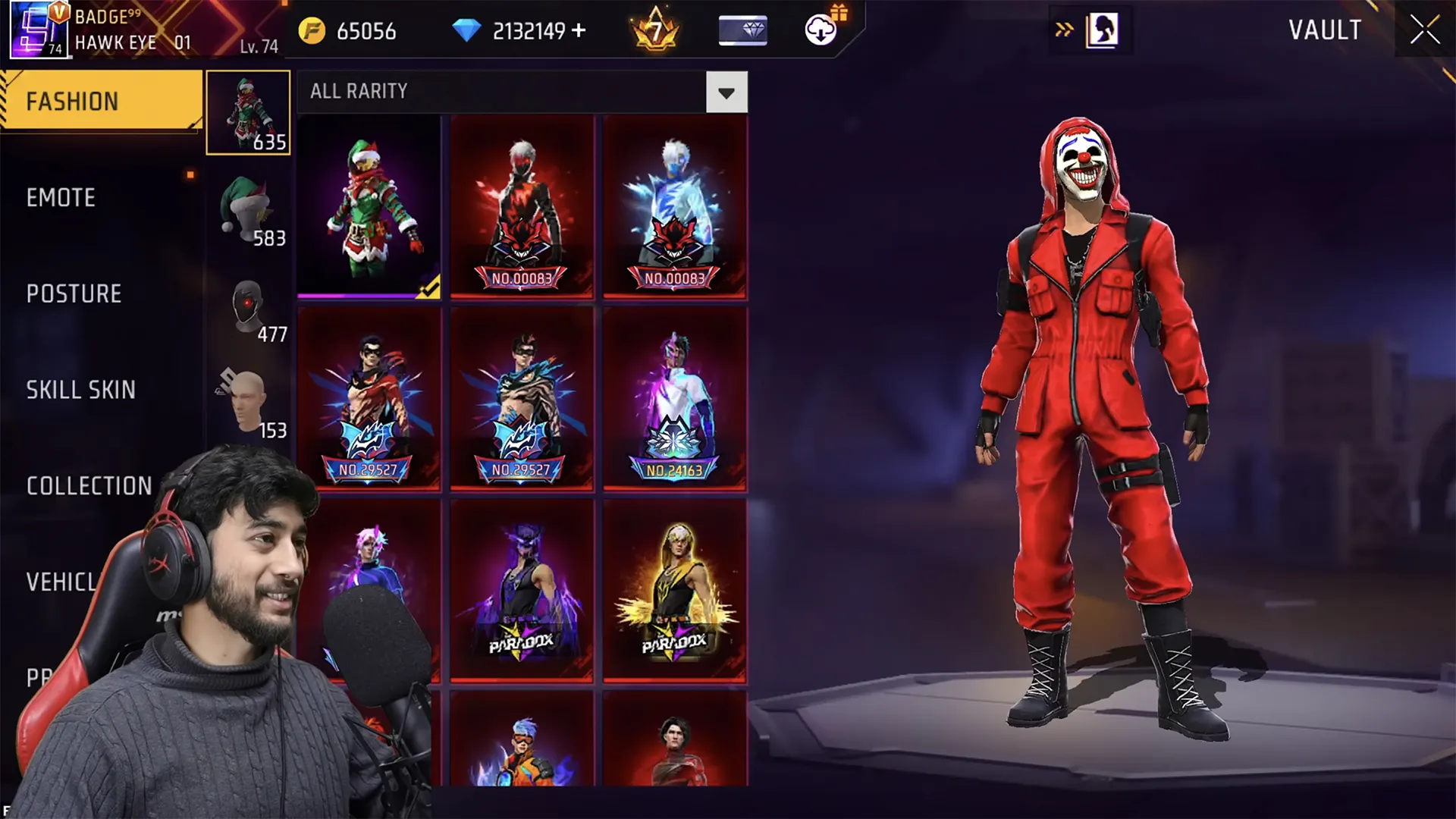1456x819 pixels.
Task: Pick the Christmas elf costume bundle
Action: (369, 206)
